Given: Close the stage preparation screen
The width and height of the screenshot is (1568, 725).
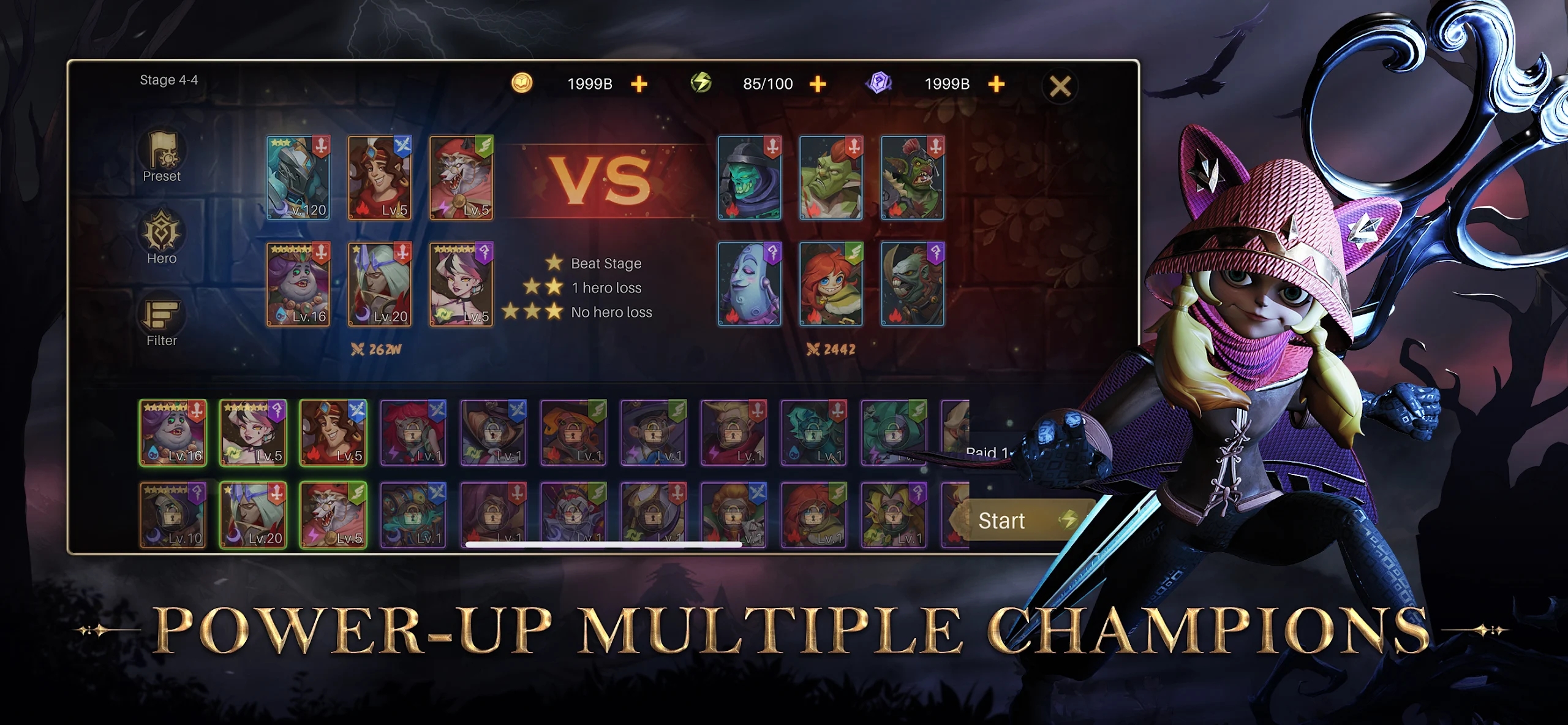Looking at the screenshot, I should tap(1059, 85).
